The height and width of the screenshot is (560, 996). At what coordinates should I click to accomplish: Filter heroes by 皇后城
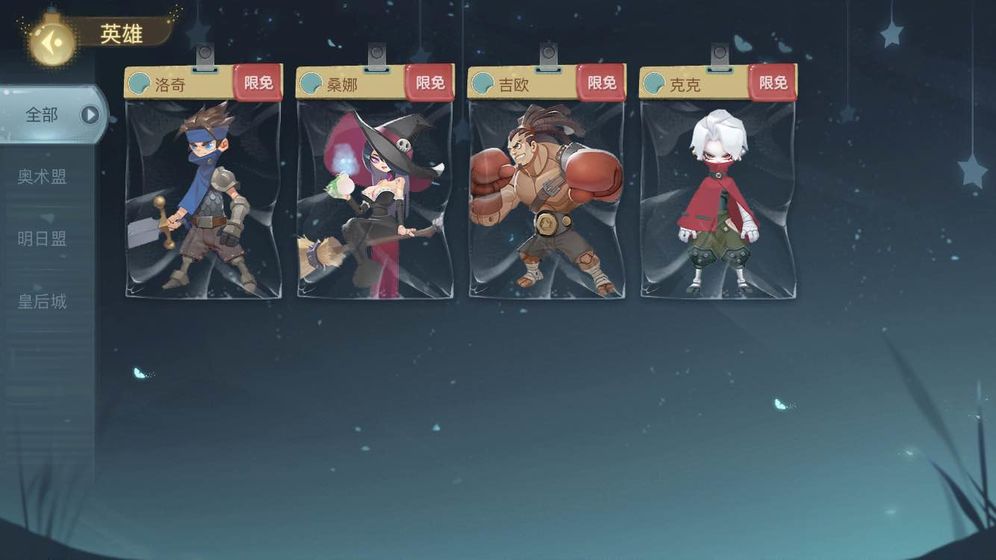[x=42, y=301]
